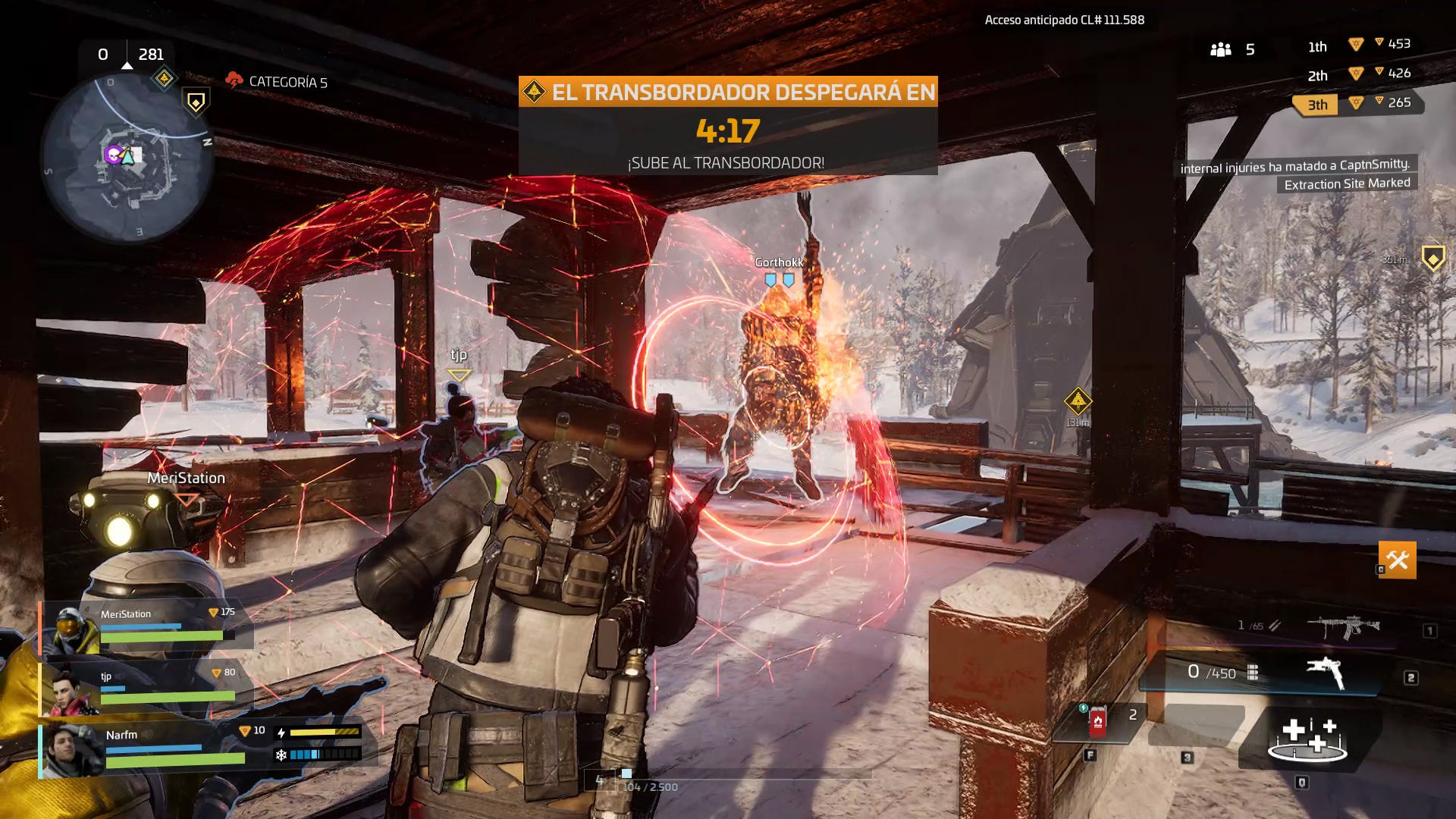Viewport: 1456px width, 819px height.
Task: Click the Categoría 5 storm indicator
Action: (277, 81)
